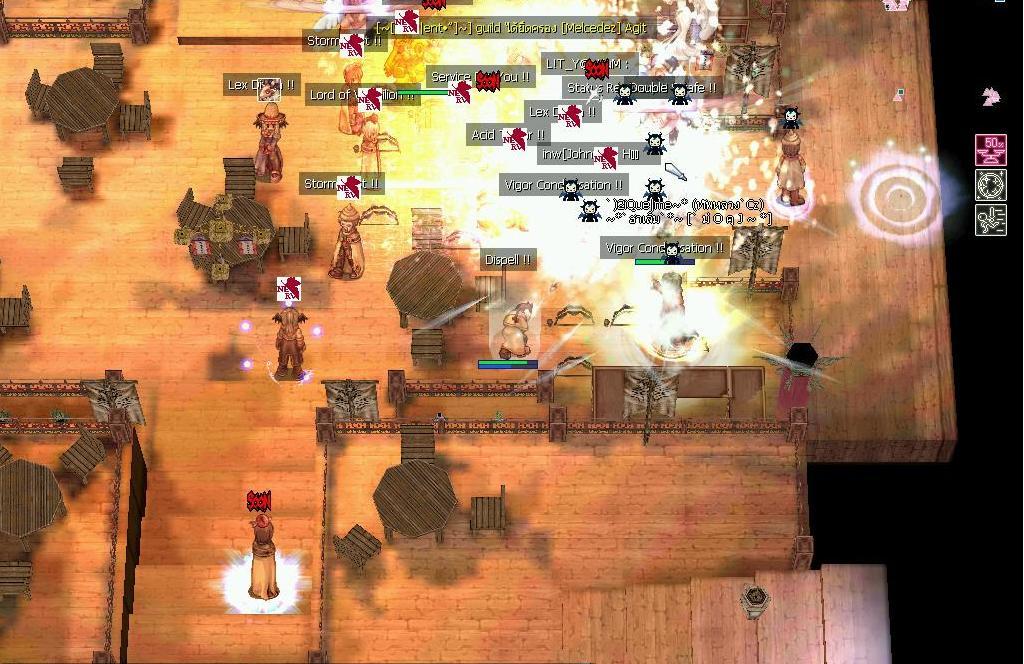Image resolution: width=1024 pixels, height=664 pixels.
Task: Click the running figure speed buff icon
Action: (x=991, y=220)
